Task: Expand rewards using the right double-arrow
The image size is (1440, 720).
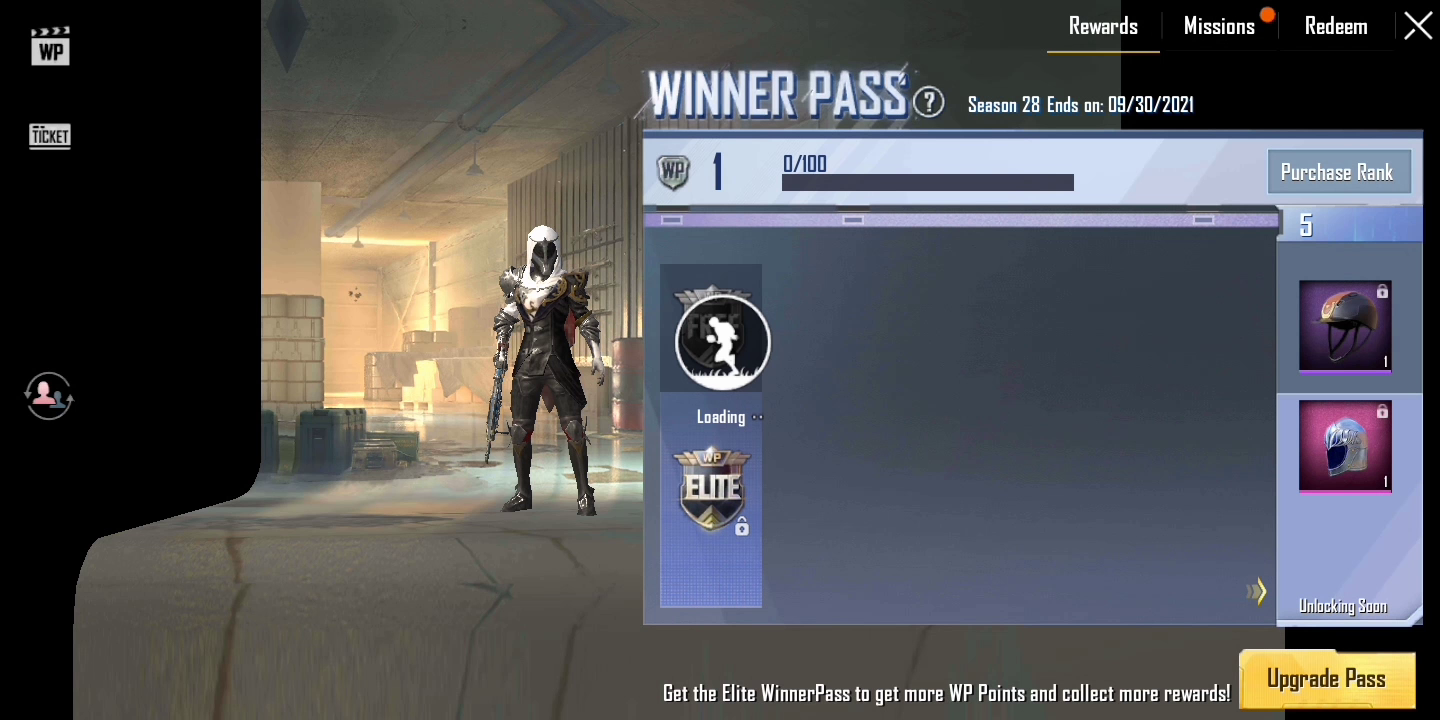Action: [1258, 591]
